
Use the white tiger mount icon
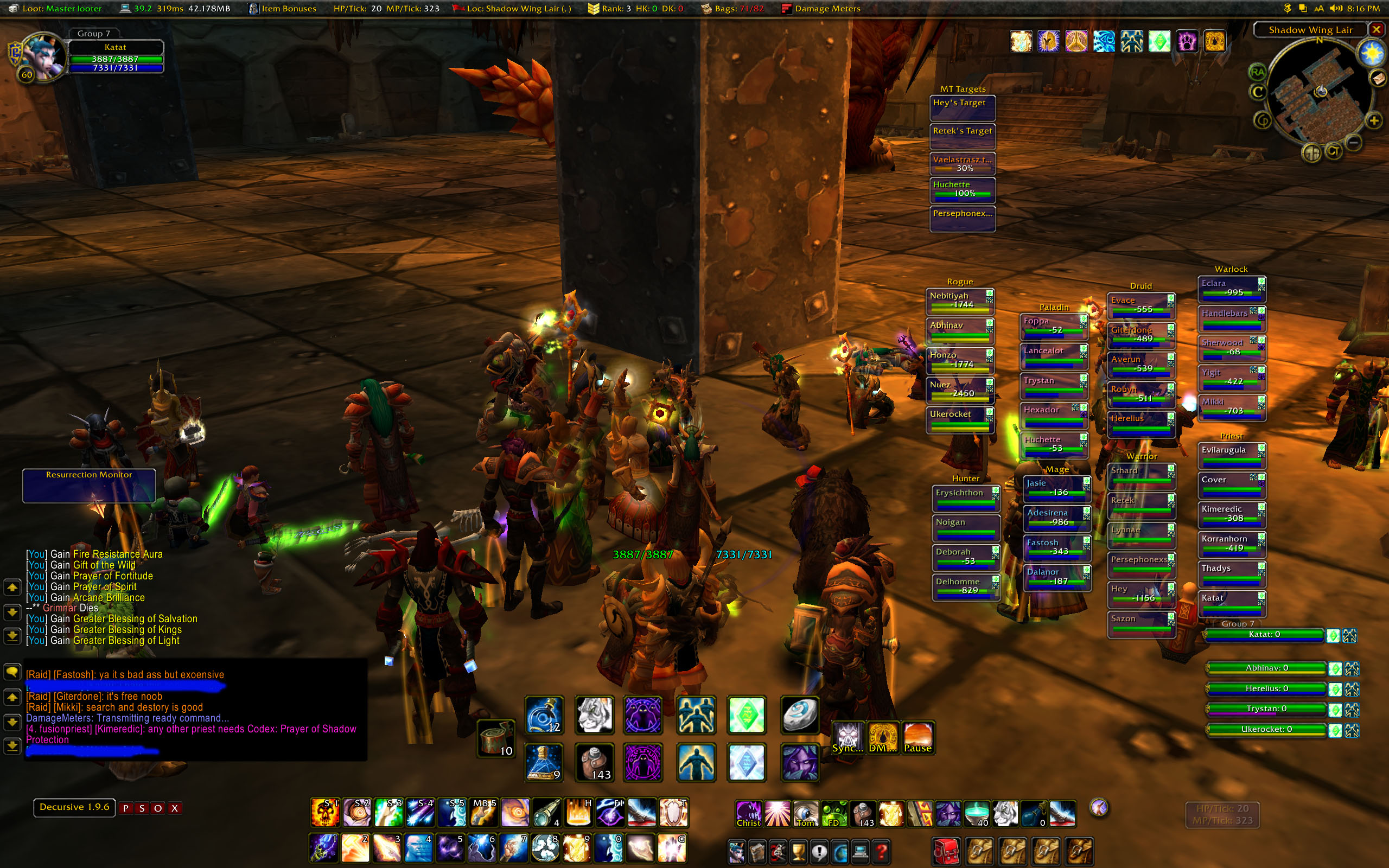[594, 714]
